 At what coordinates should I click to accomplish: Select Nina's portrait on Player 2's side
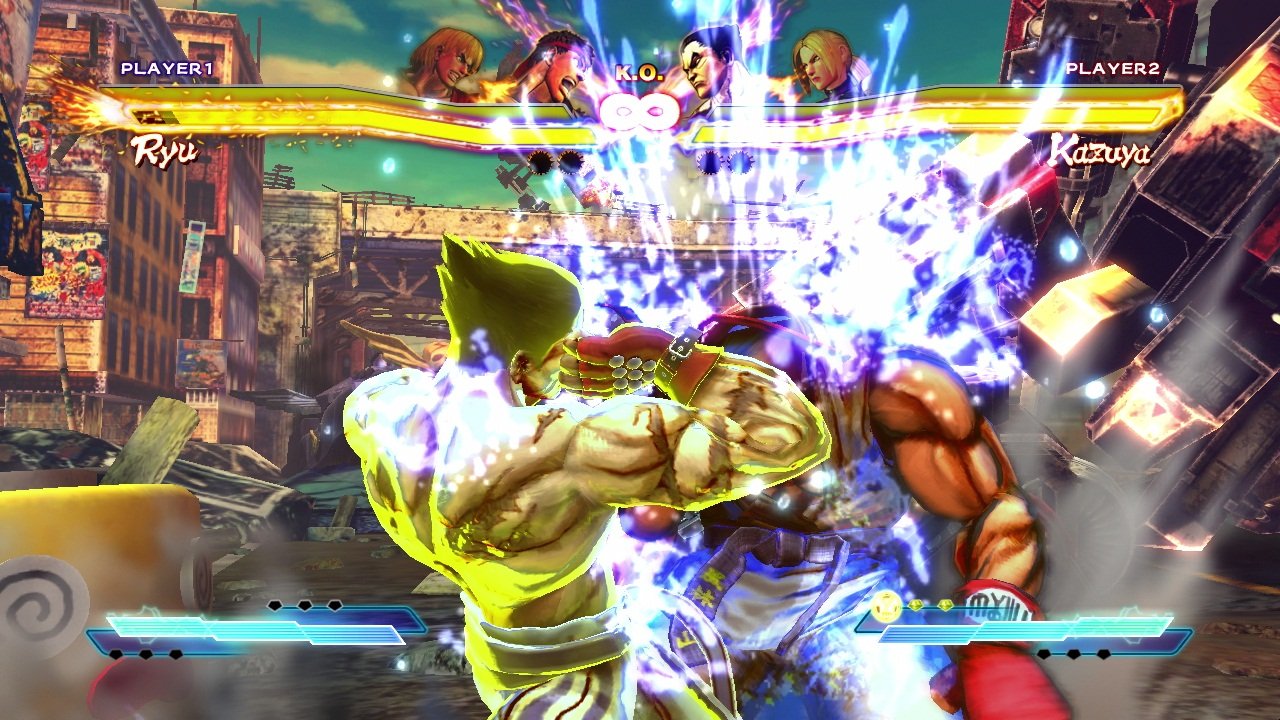(x=827, y=64)
